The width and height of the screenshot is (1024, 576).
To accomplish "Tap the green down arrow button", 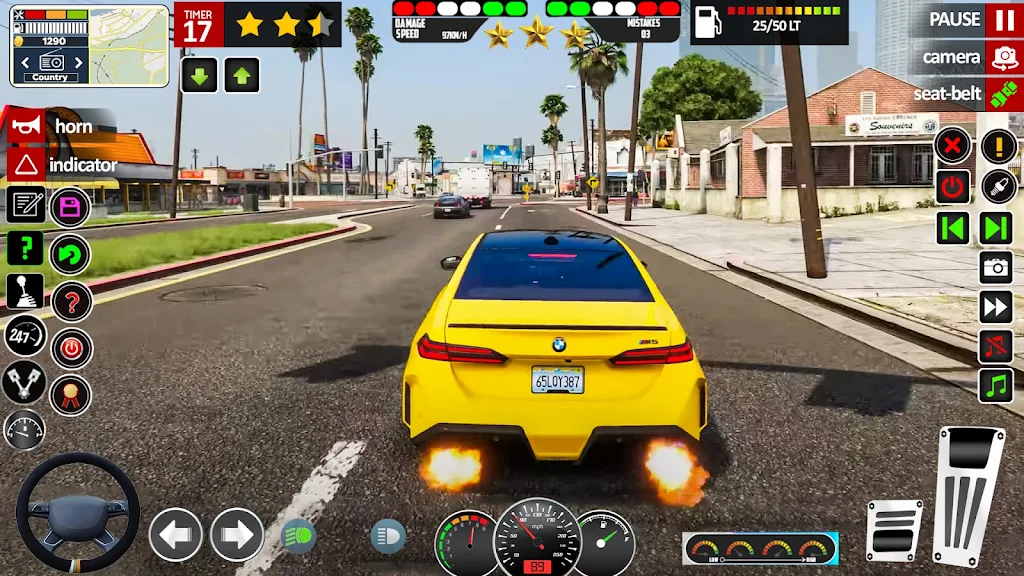I will pos(199,75).
